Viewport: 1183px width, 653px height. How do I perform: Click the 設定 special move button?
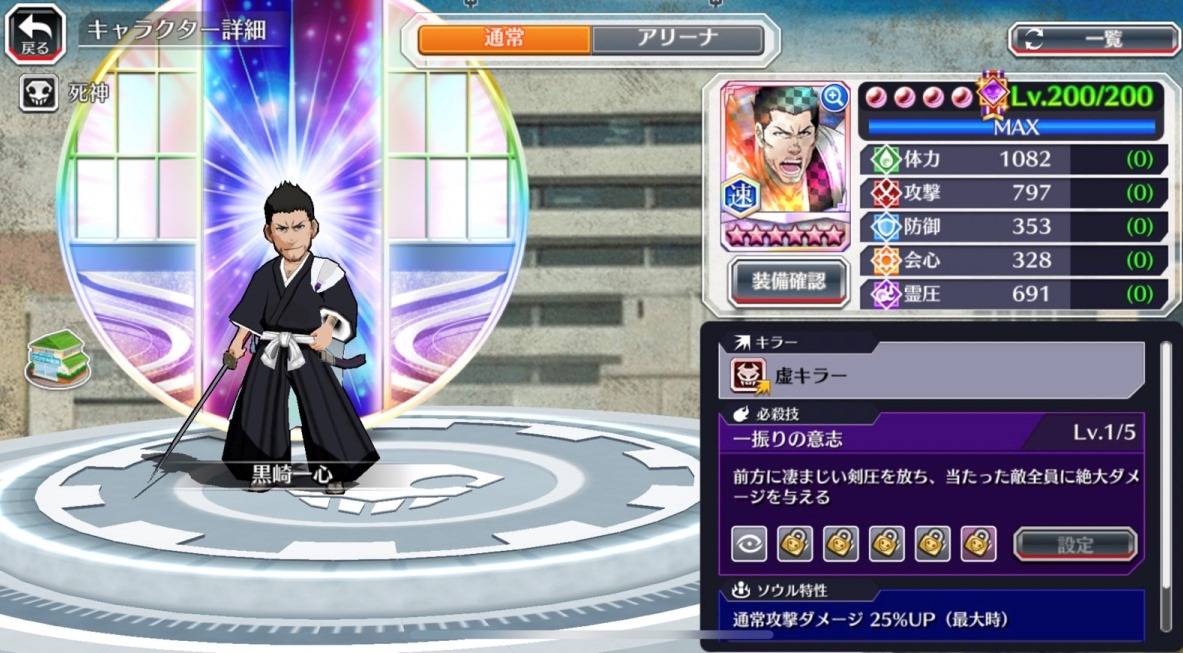(x=1075, y=545)
